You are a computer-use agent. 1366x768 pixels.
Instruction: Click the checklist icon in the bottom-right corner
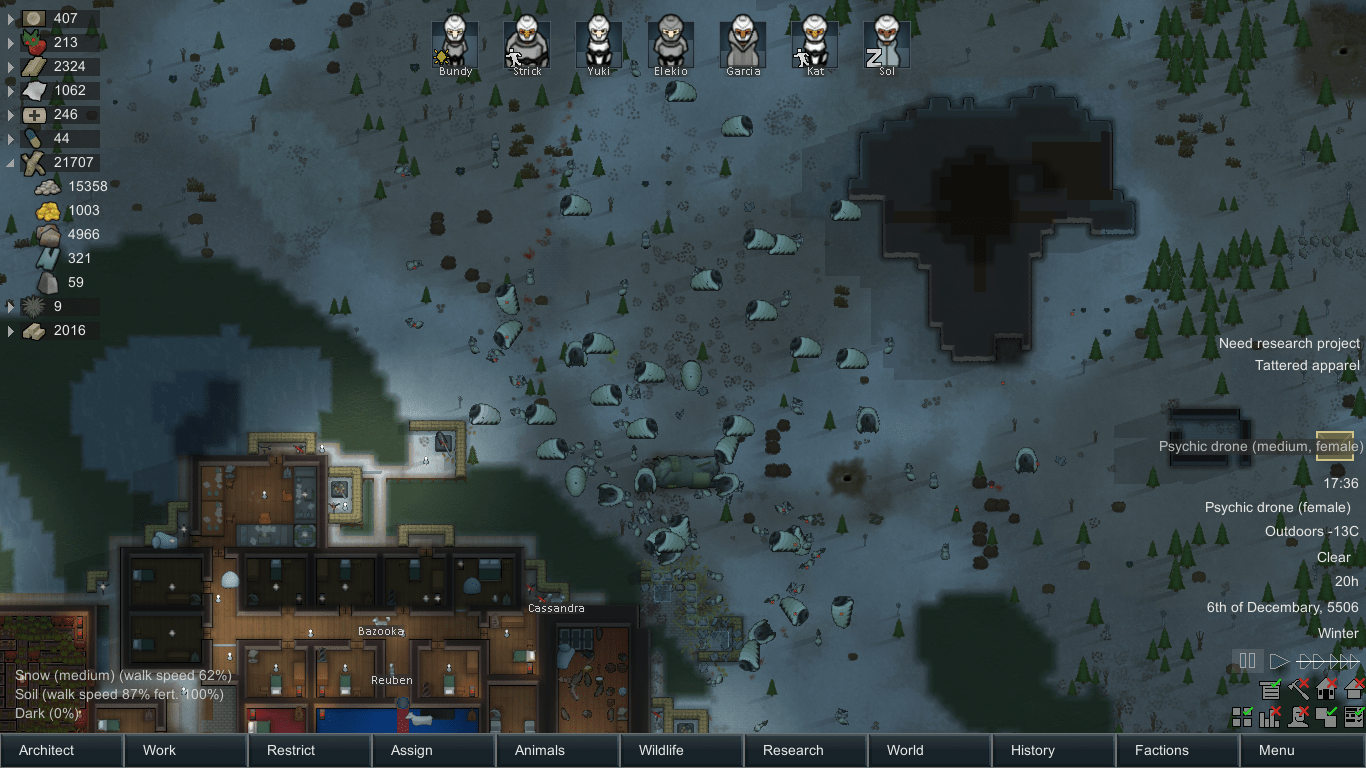(1355, 717)
